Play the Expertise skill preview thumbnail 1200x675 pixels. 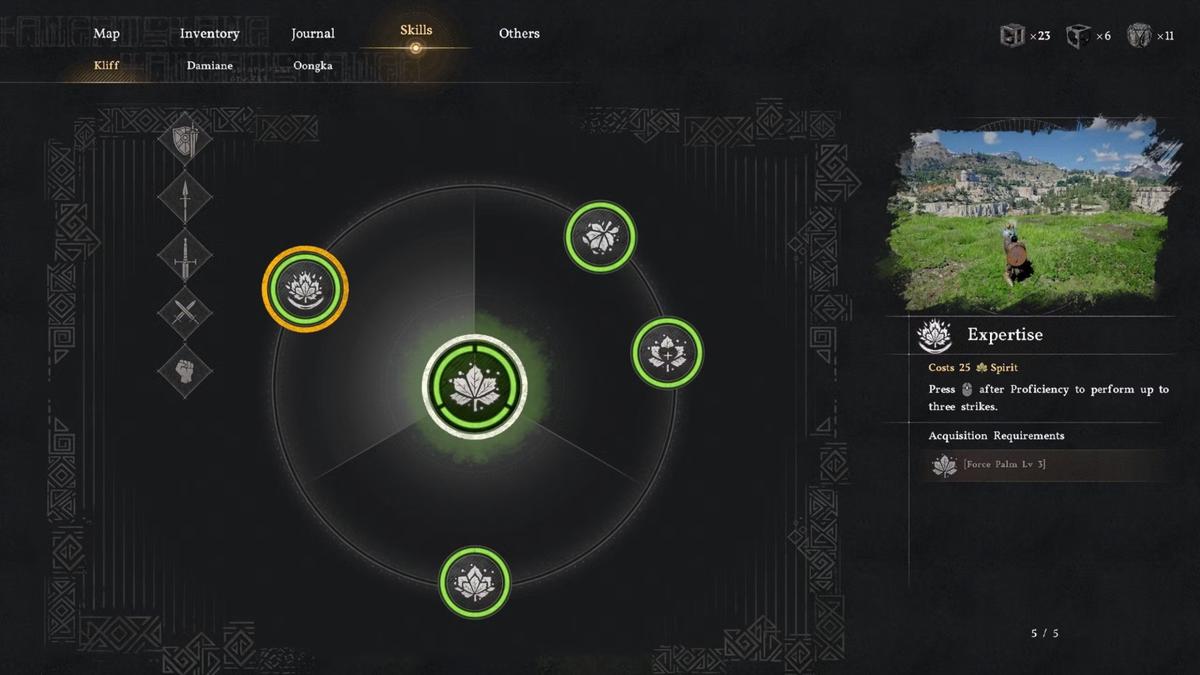[x=1030, y=217]
